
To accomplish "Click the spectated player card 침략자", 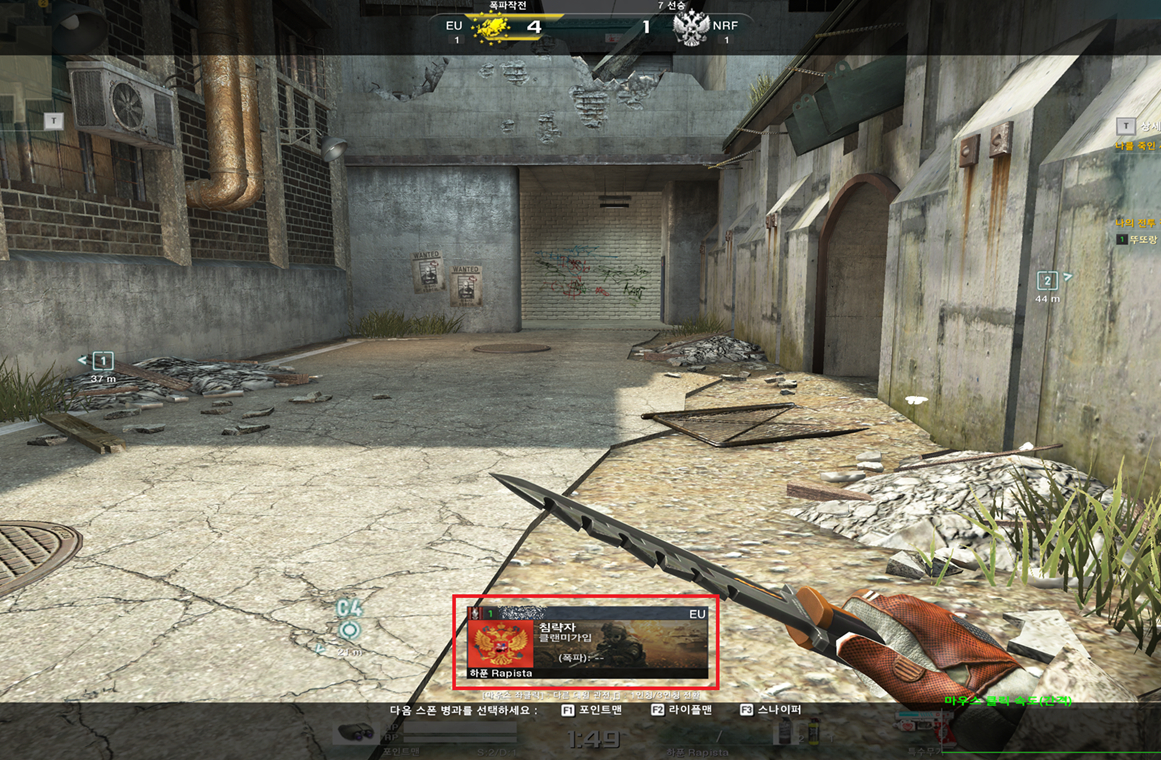I will pyautogui.click(x=587, y=642).
